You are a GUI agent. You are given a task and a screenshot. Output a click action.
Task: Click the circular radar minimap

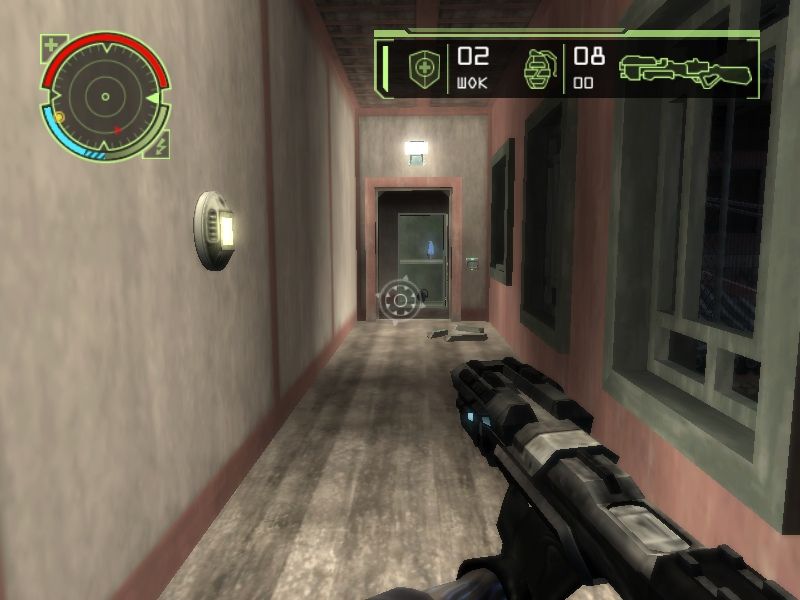click(104, 97)
